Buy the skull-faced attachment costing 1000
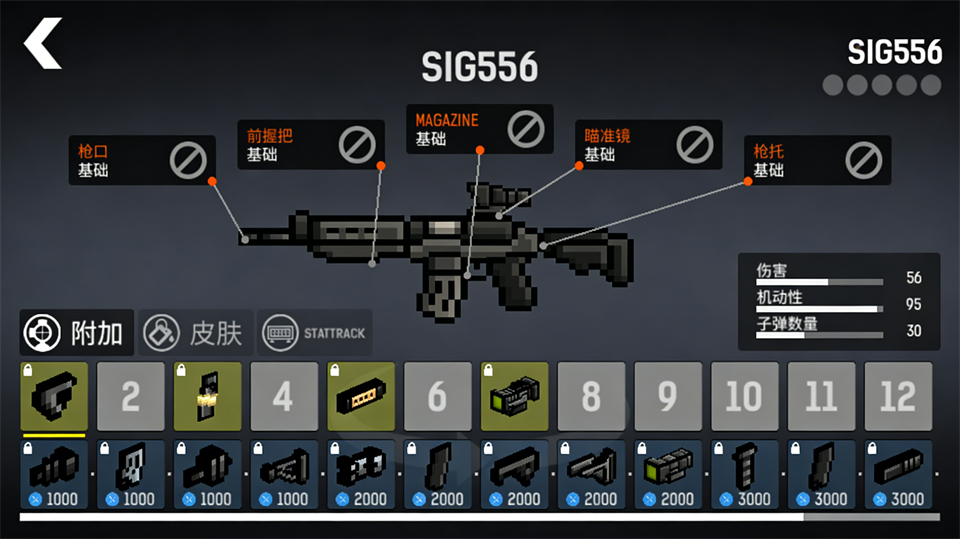The image size is (960, 539). pyautogui.click(x=131, y=474)
